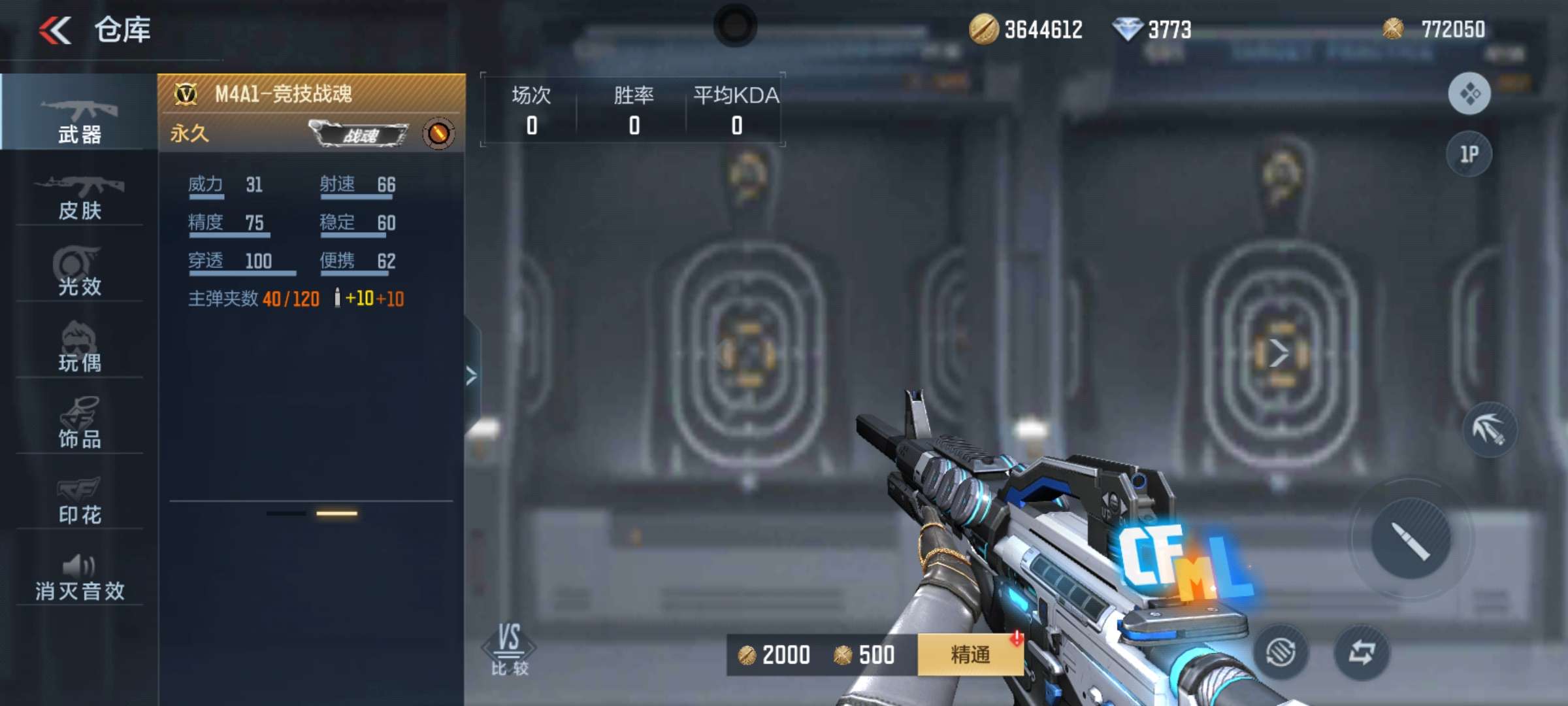Viewport: 1568px width, 706px height.
Task: Switch to the 印花 category tab
Action: 80,500
